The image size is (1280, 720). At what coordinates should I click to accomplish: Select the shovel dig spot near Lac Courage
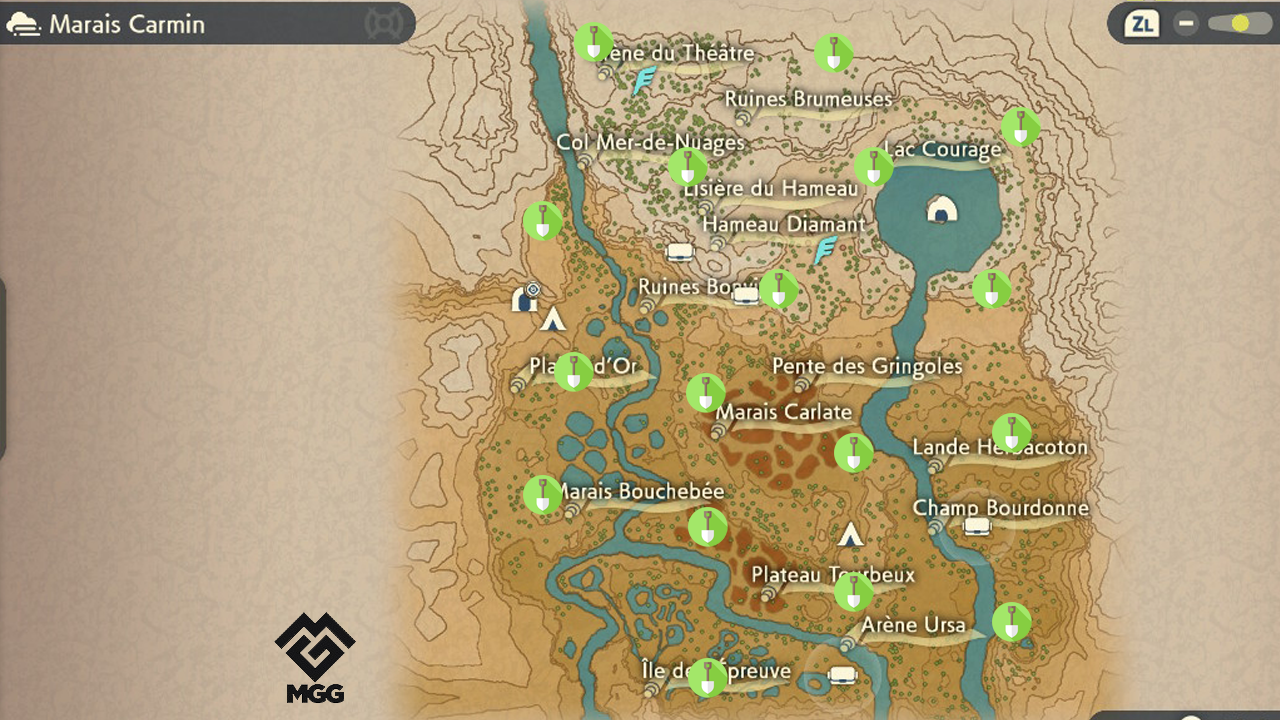(873, 168)
